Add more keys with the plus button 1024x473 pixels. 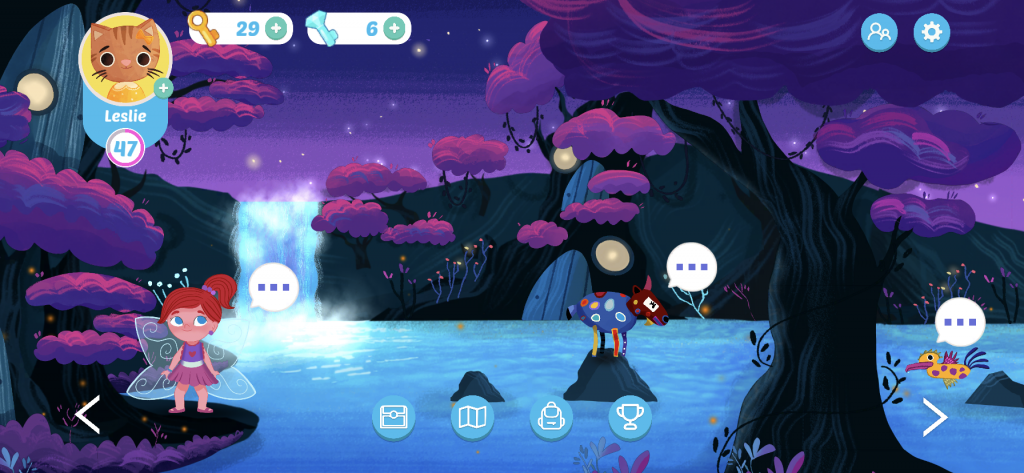tap(276, 28)
